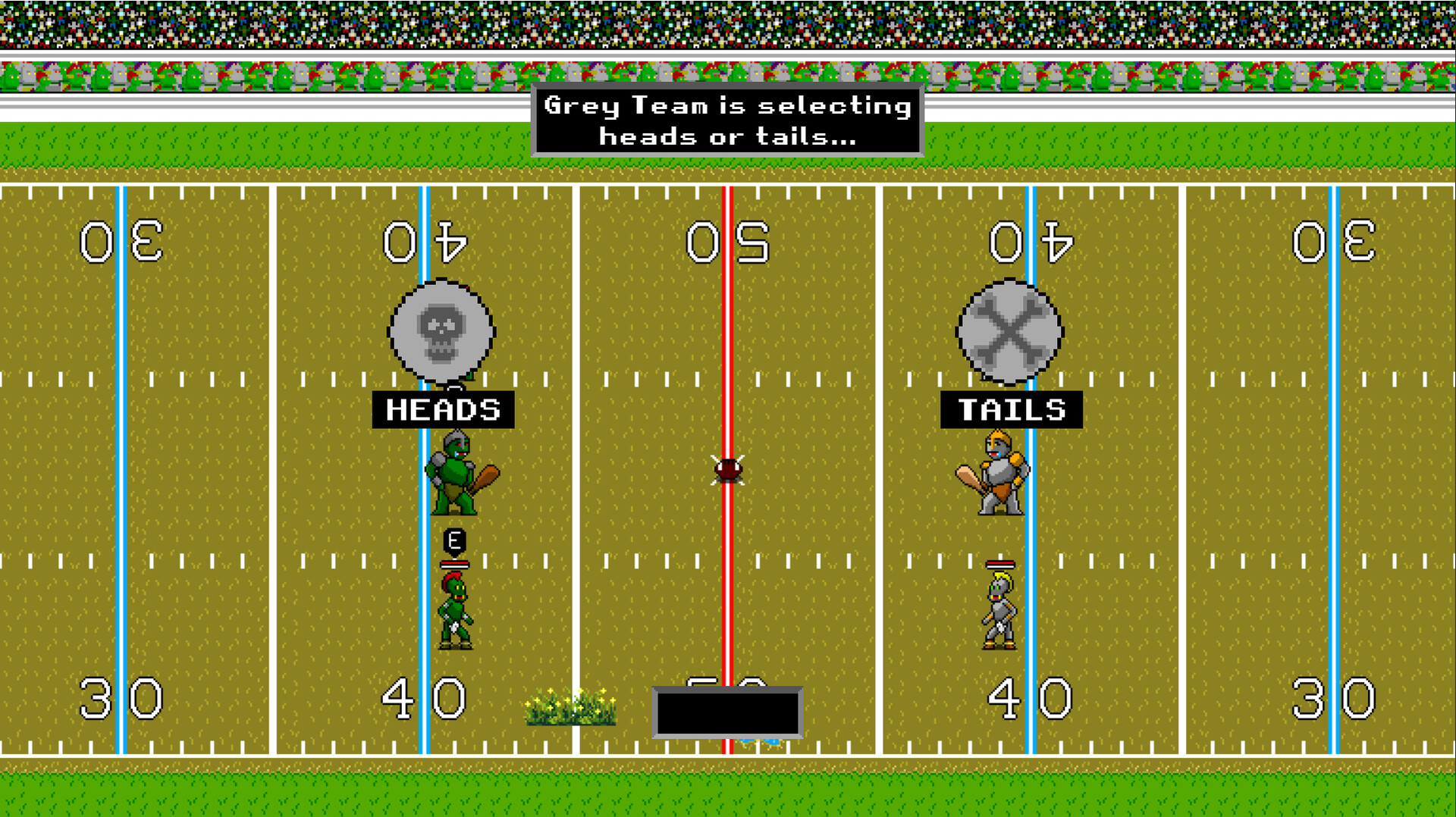Image resolution: width=1456 pixels, height=817 pixels.
Task: Choose HEADS for the coin toss
Action: [x=444, y=411]
